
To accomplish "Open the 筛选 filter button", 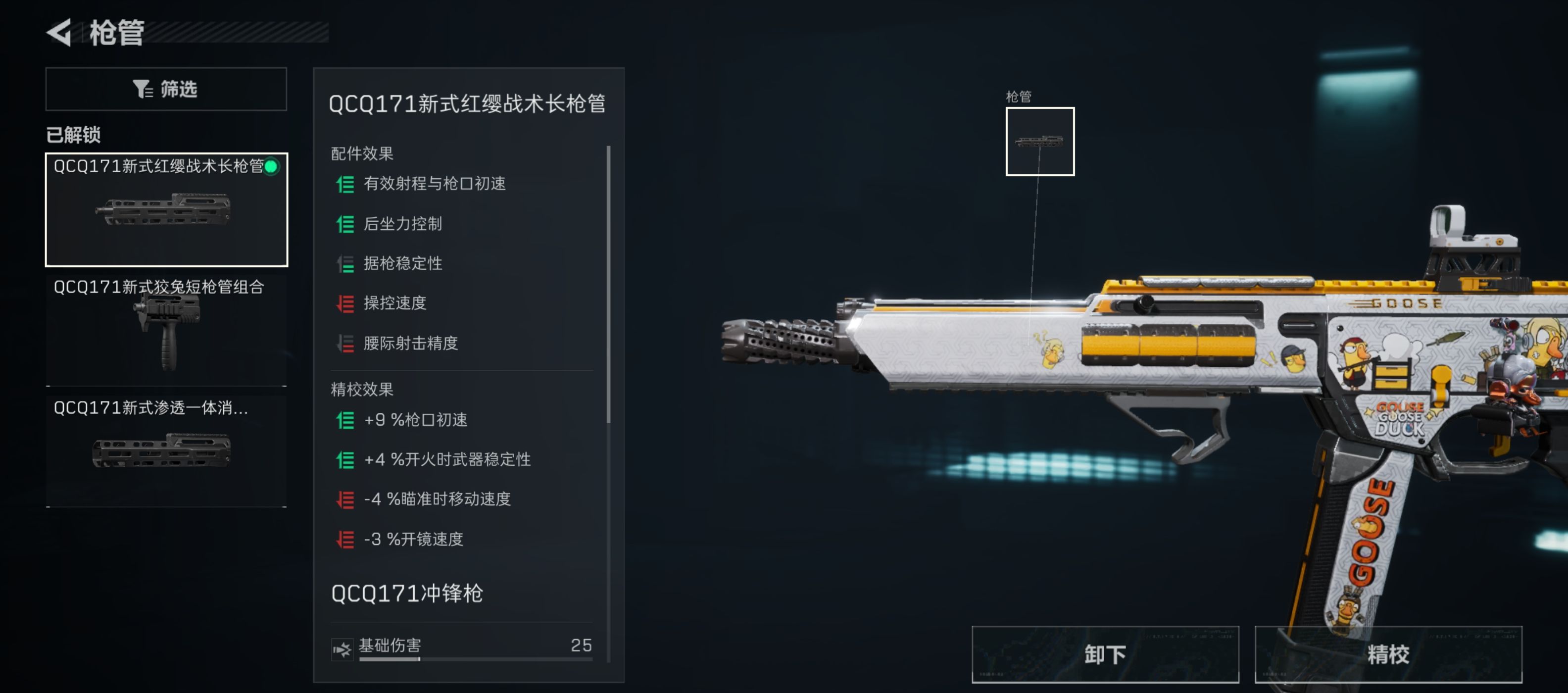I will (166, 89).
